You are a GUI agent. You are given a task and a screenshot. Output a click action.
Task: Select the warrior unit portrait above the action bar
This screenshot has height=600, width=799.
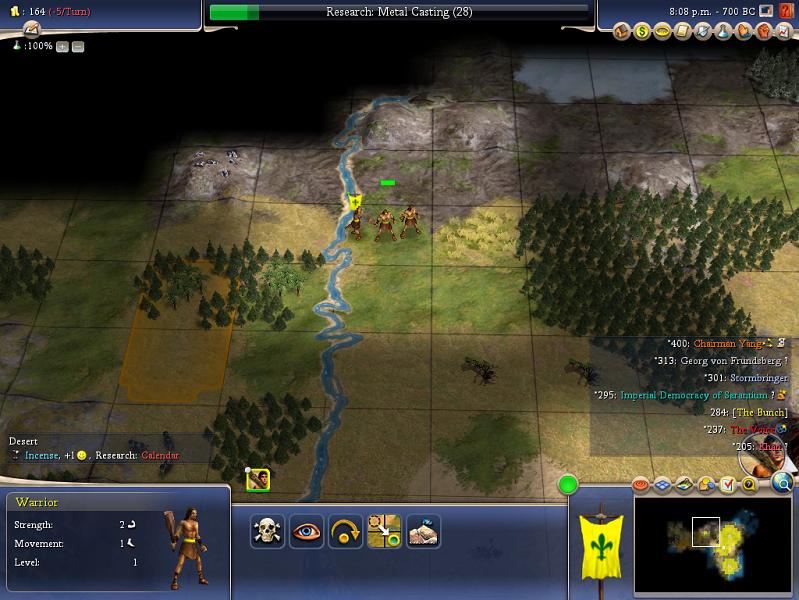[258, 480]
